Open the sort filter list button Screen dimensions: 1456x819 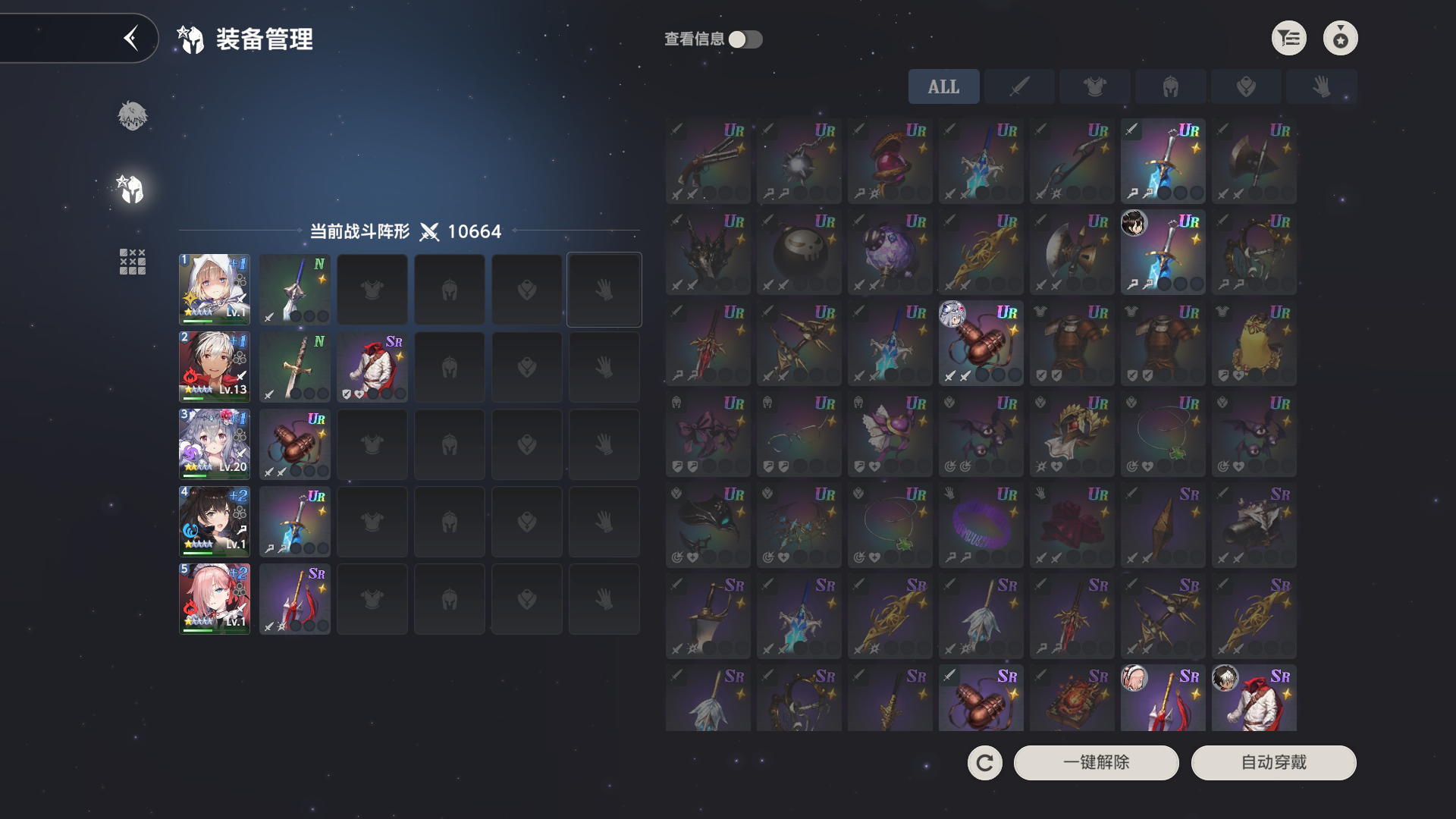tap(1288, 39)
